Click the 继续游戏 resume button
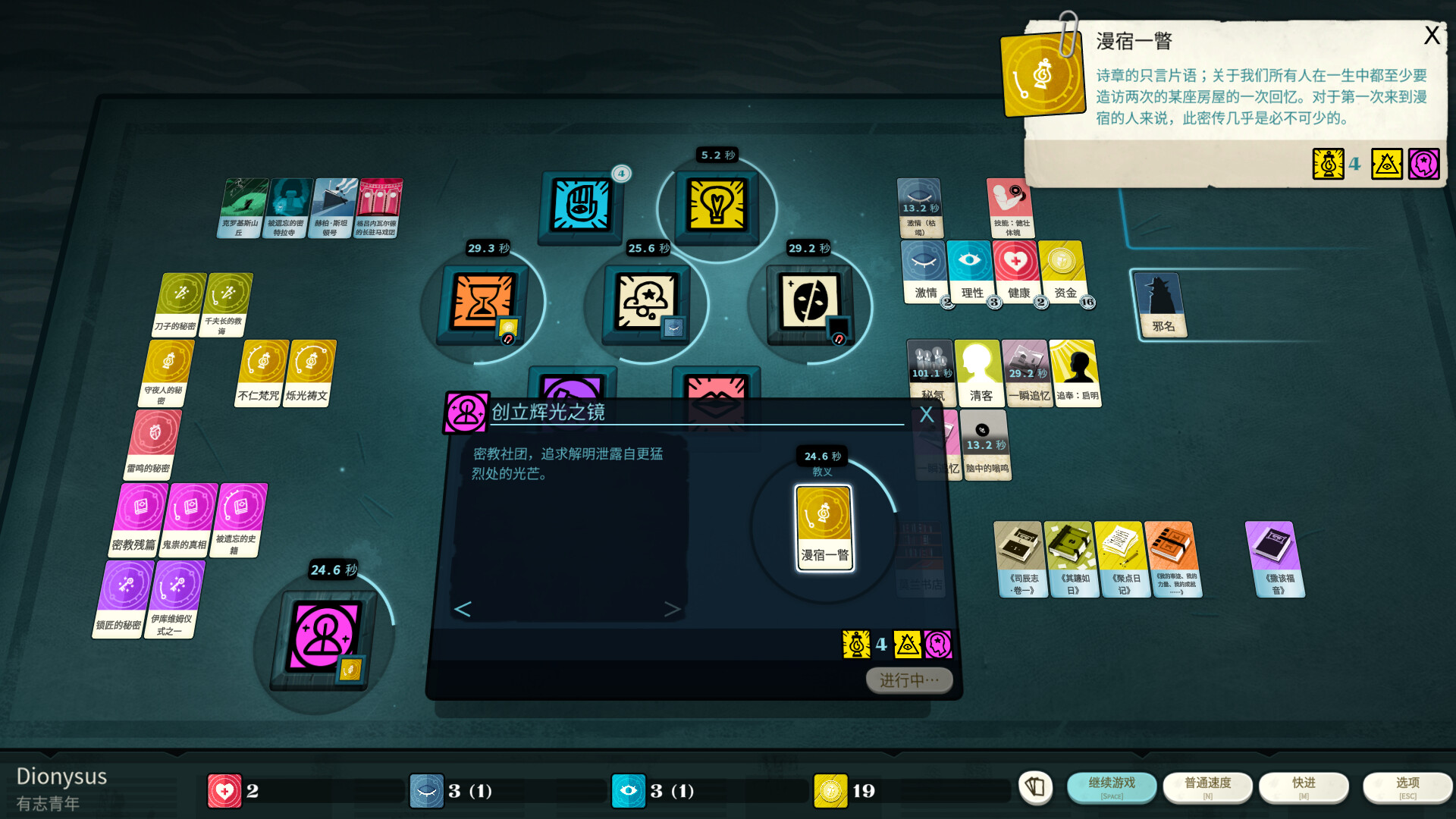The width and height of the screenshot is (1456, 819). point(1111,786)
